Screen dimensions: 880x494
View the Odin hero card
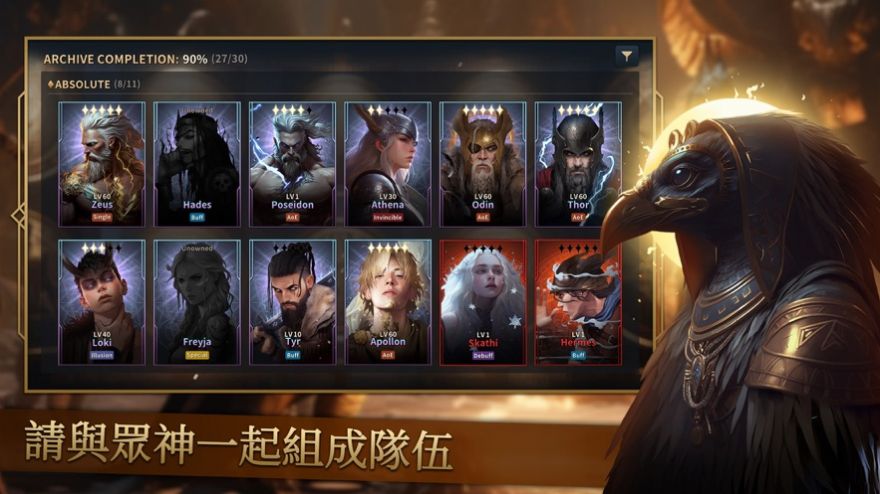click(x=483, y=163)
